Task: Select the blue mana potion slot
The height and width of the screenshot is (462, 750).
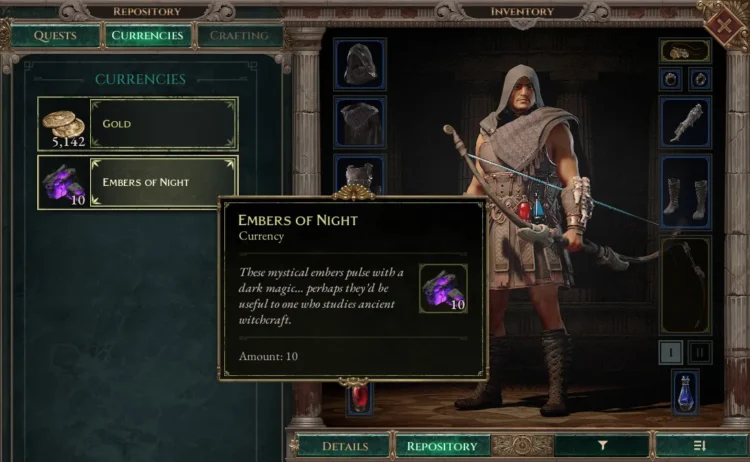Action: click(685, 391)
